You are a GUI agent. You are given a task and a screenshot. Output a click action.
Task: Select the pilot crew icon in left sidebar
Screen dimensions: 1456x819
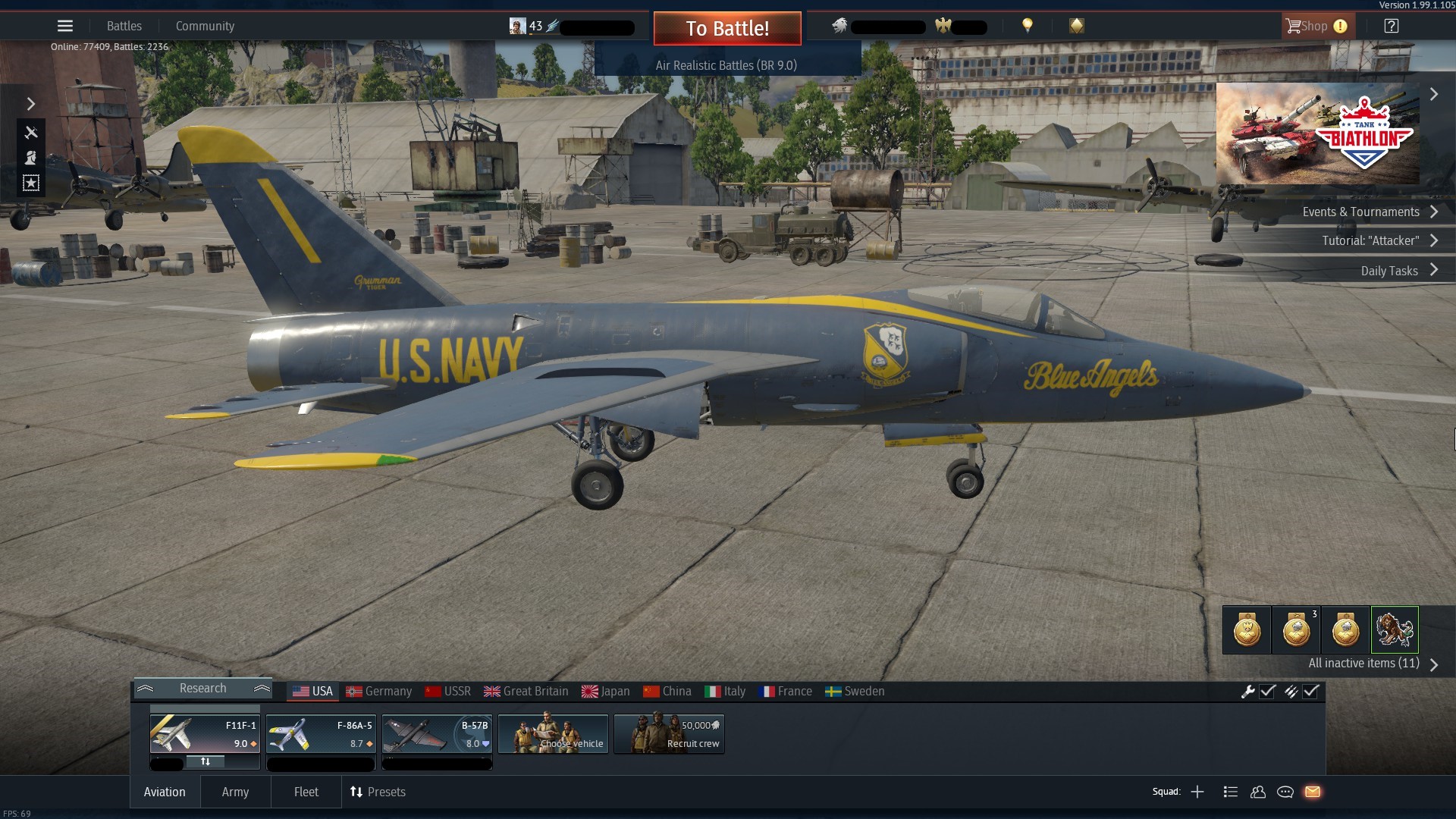[x=31, y=158]
